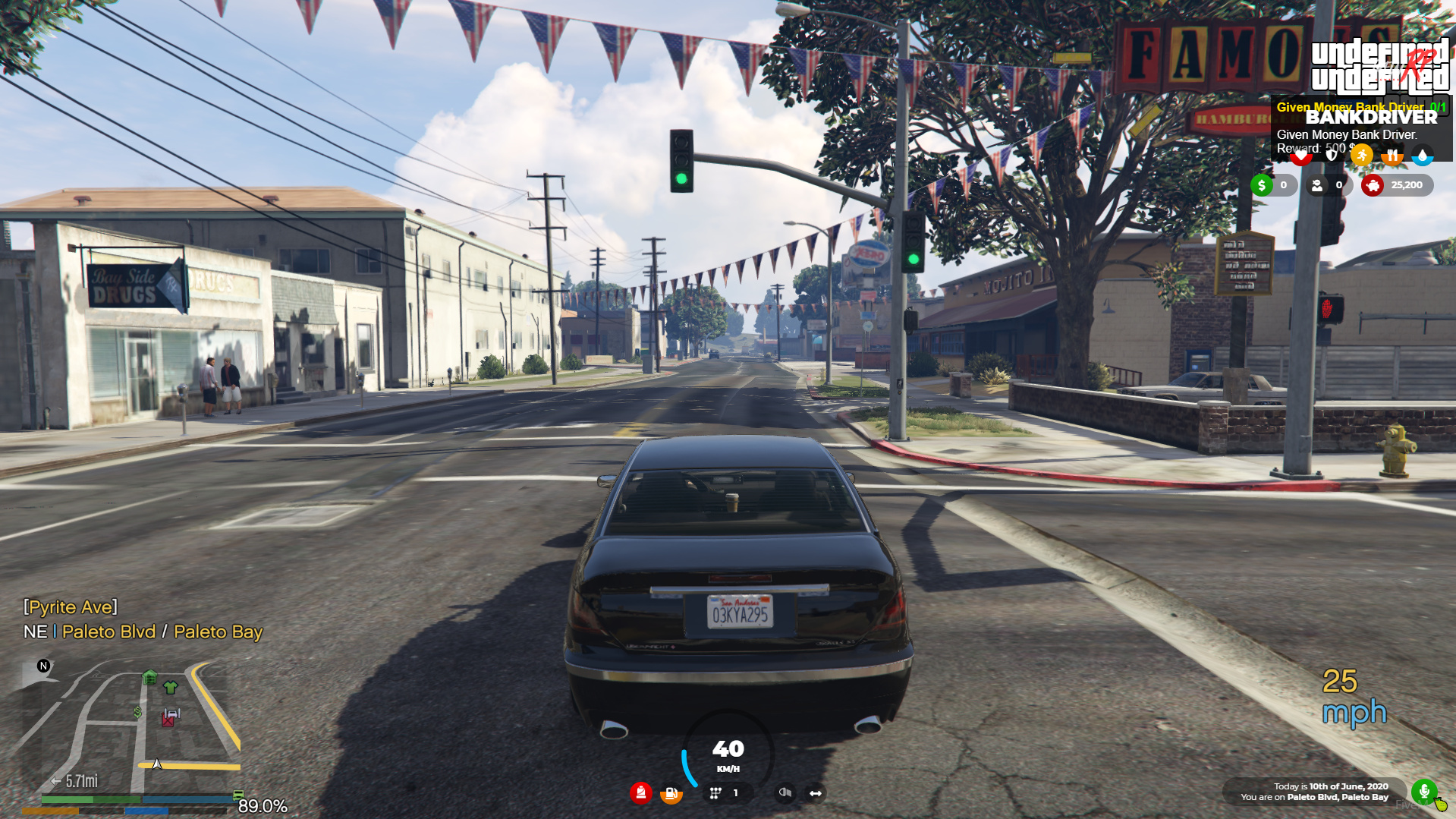
Task: Click the armor shield status icon
Action: point(1331,155)
